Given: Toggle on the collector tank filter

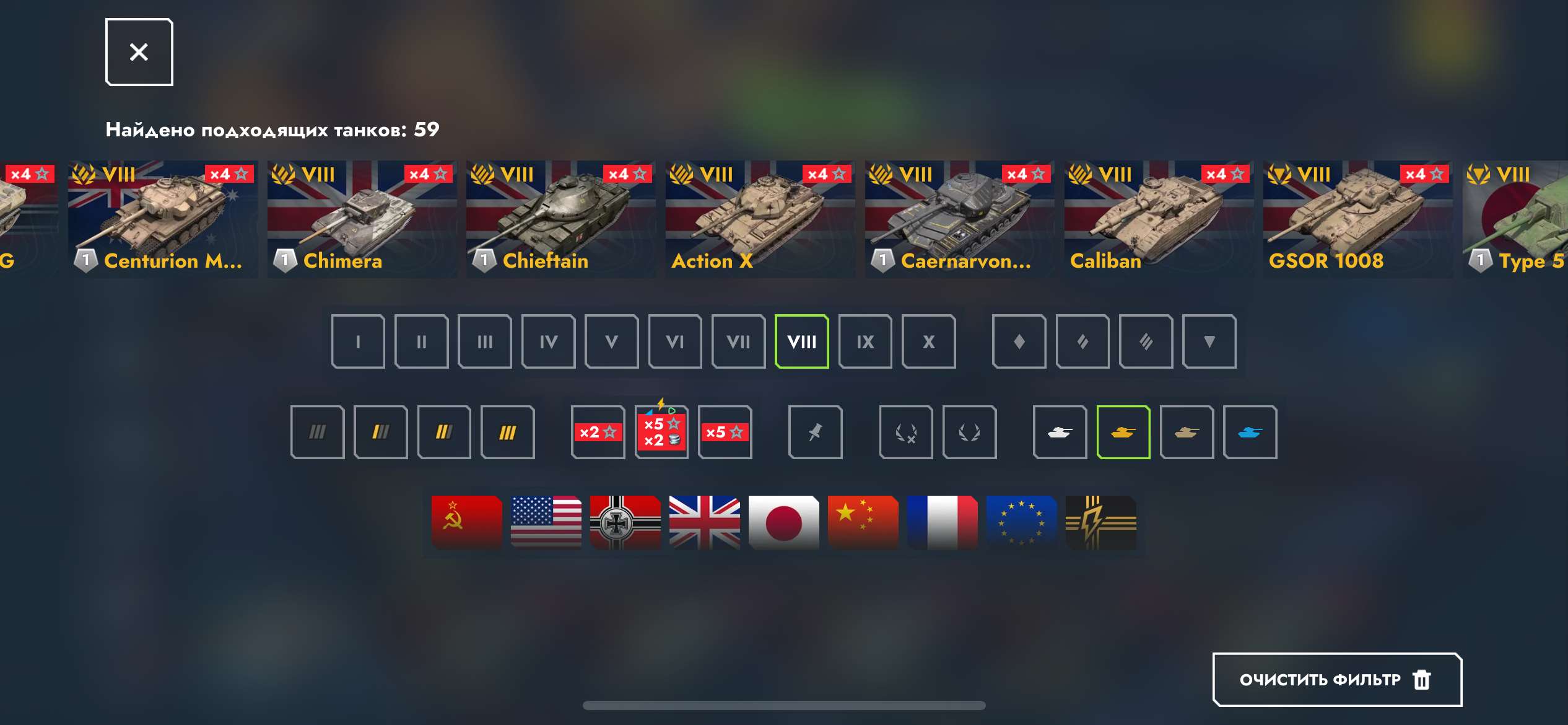Looking at the screenshot, I should tap(1187, 432).
